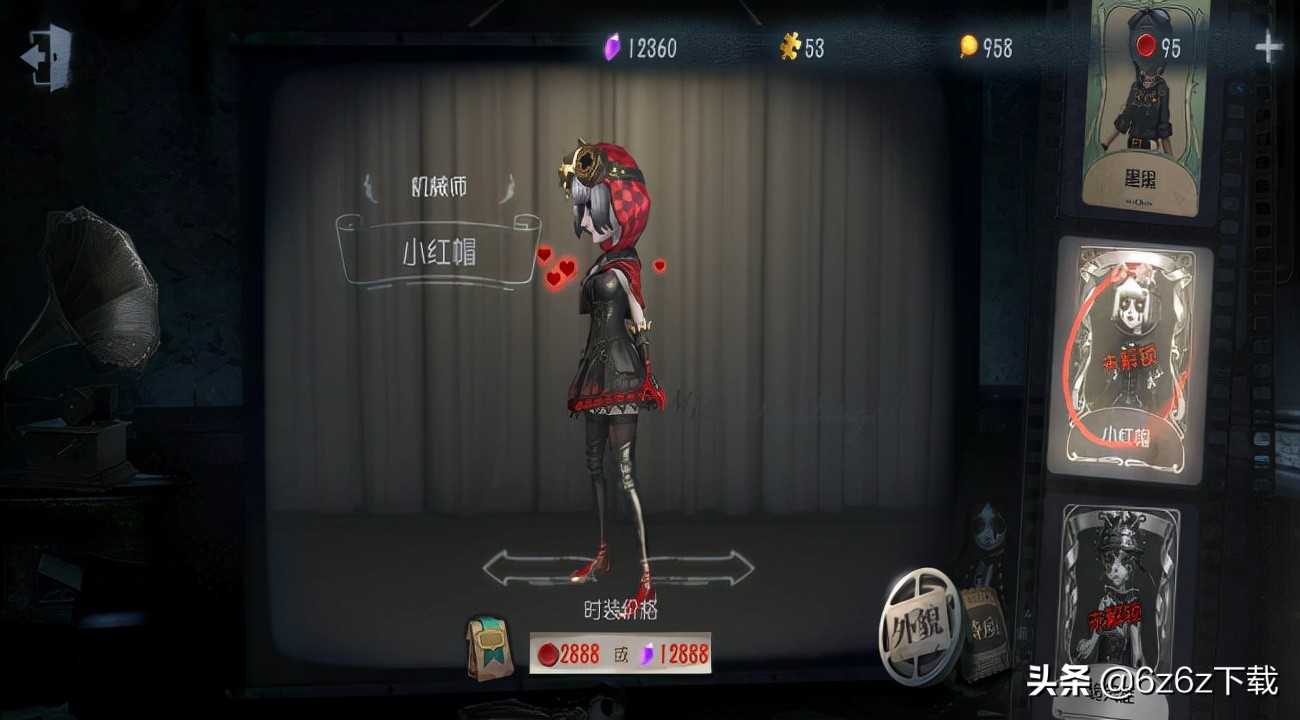Tap the plus icon to add currency

click(1270, 45)
